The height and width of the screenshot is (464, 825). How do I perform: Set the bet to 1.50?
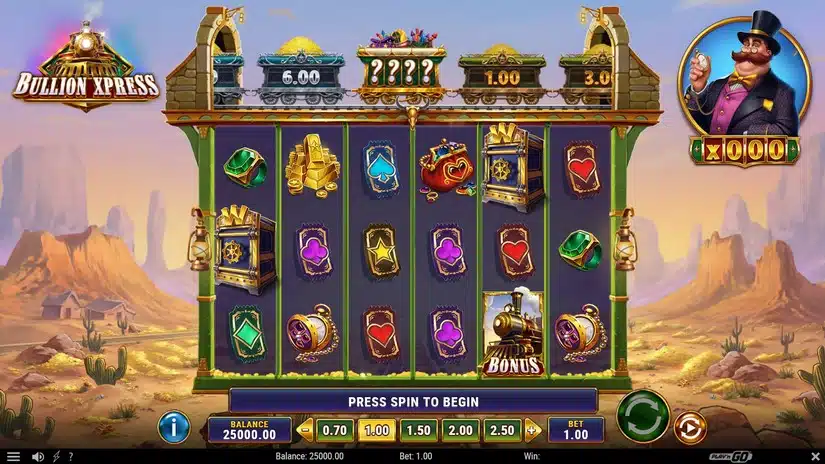coord(417,430)
